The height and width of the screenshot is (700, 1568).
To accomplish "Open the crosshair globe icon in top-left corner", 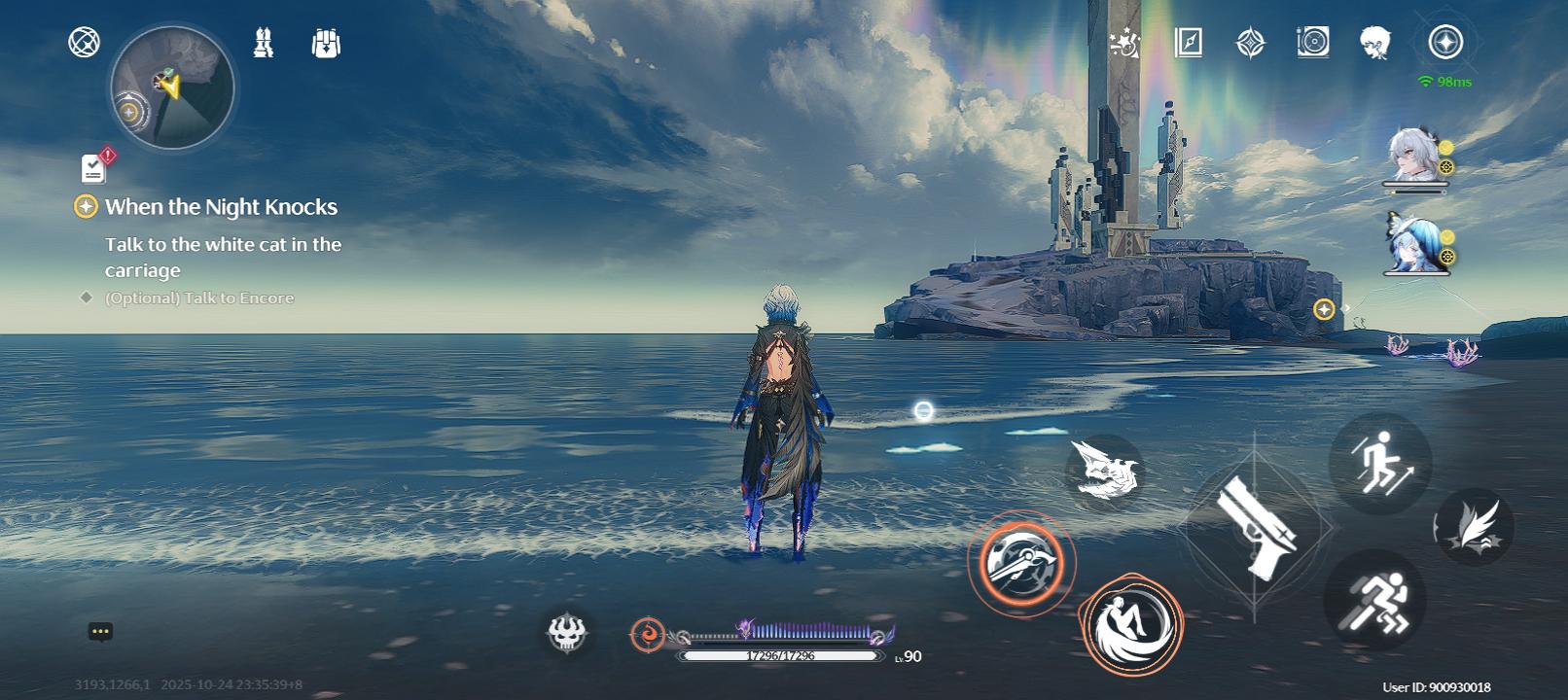I will (x=85, y=42).
